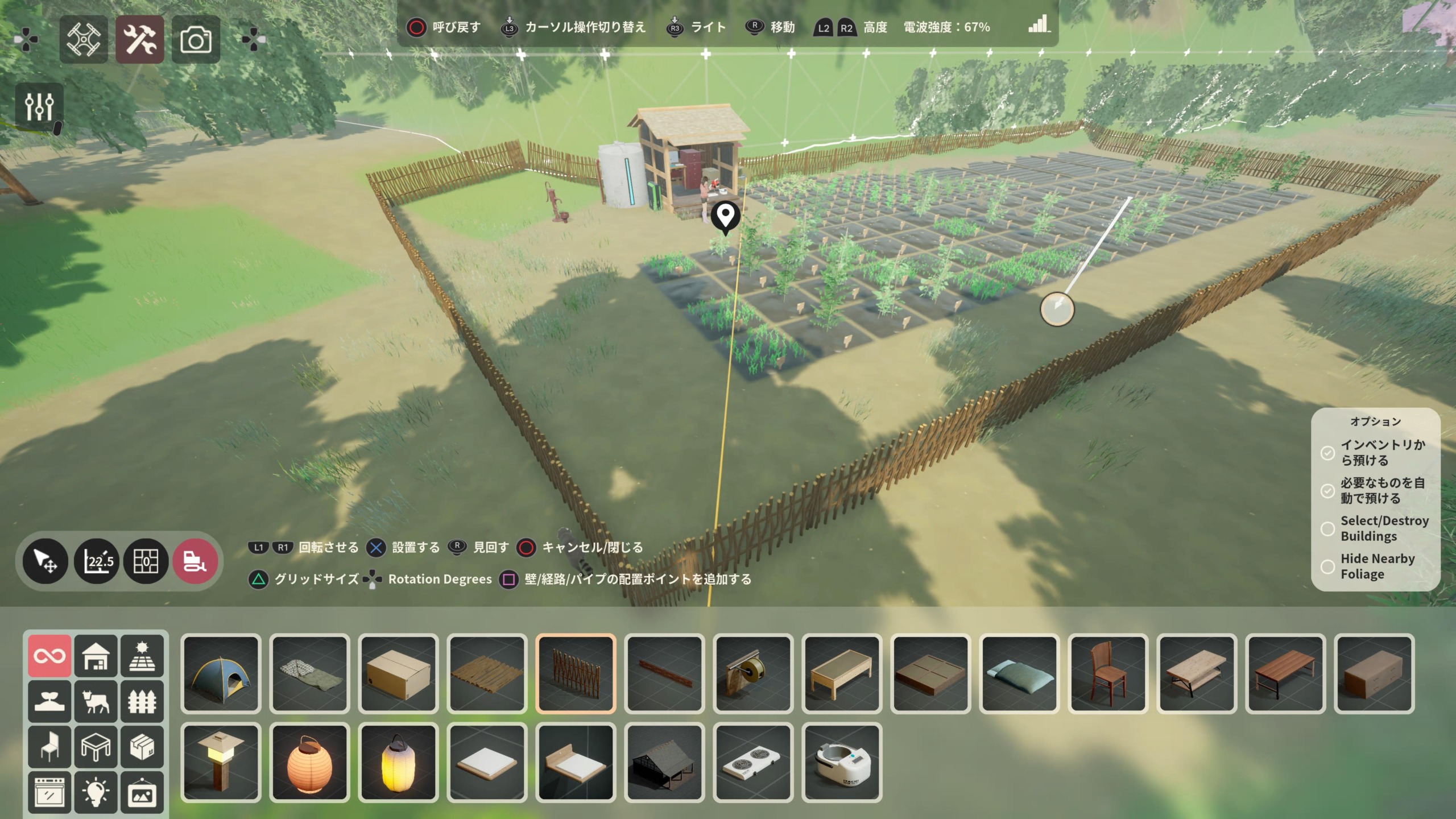
Task: Toggle Hide Nearby Foliage option
Action: tap(1327, 567)
